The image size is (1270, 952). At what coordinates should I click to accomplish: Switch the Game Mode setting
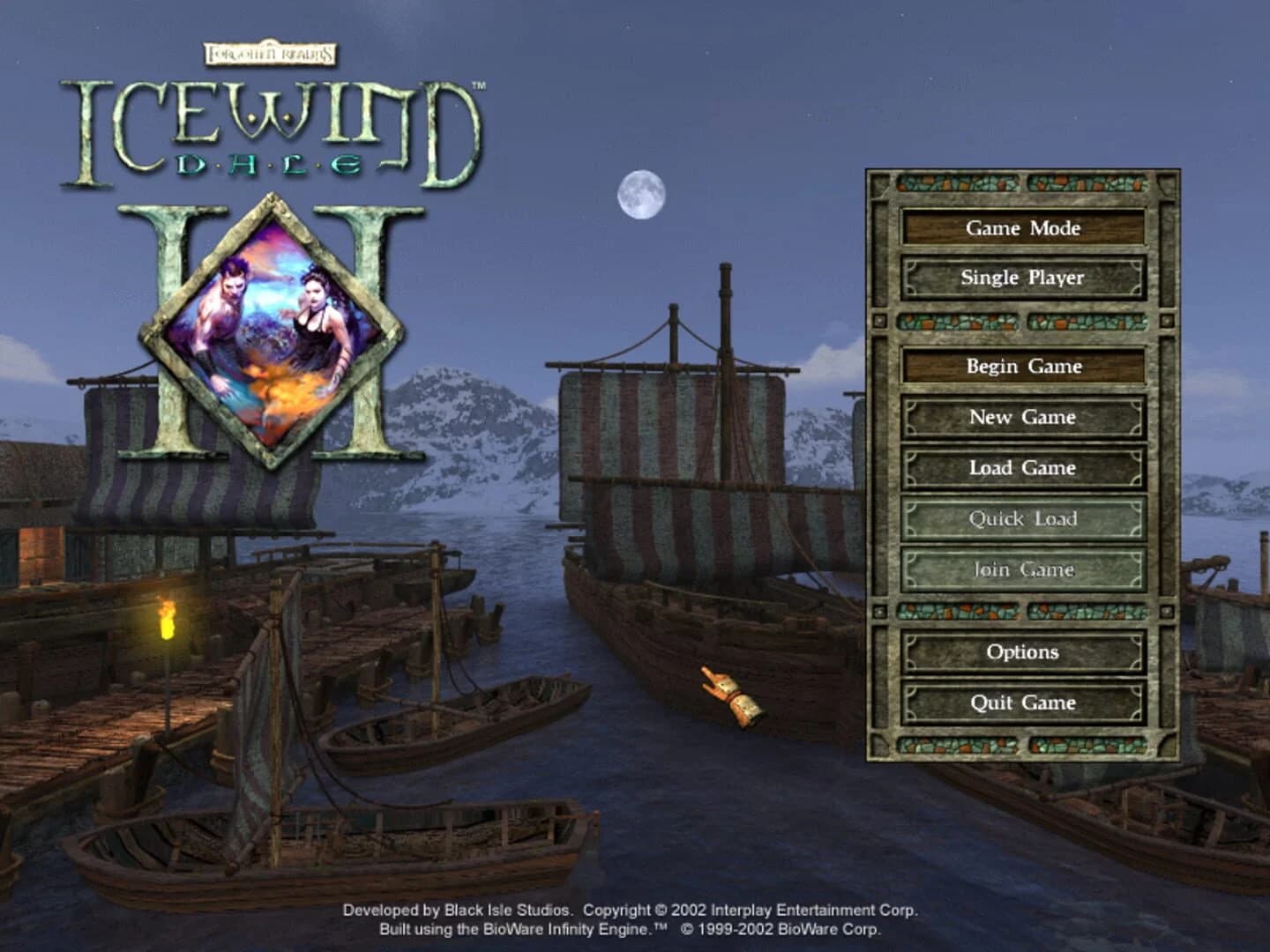click(1023, 229)
